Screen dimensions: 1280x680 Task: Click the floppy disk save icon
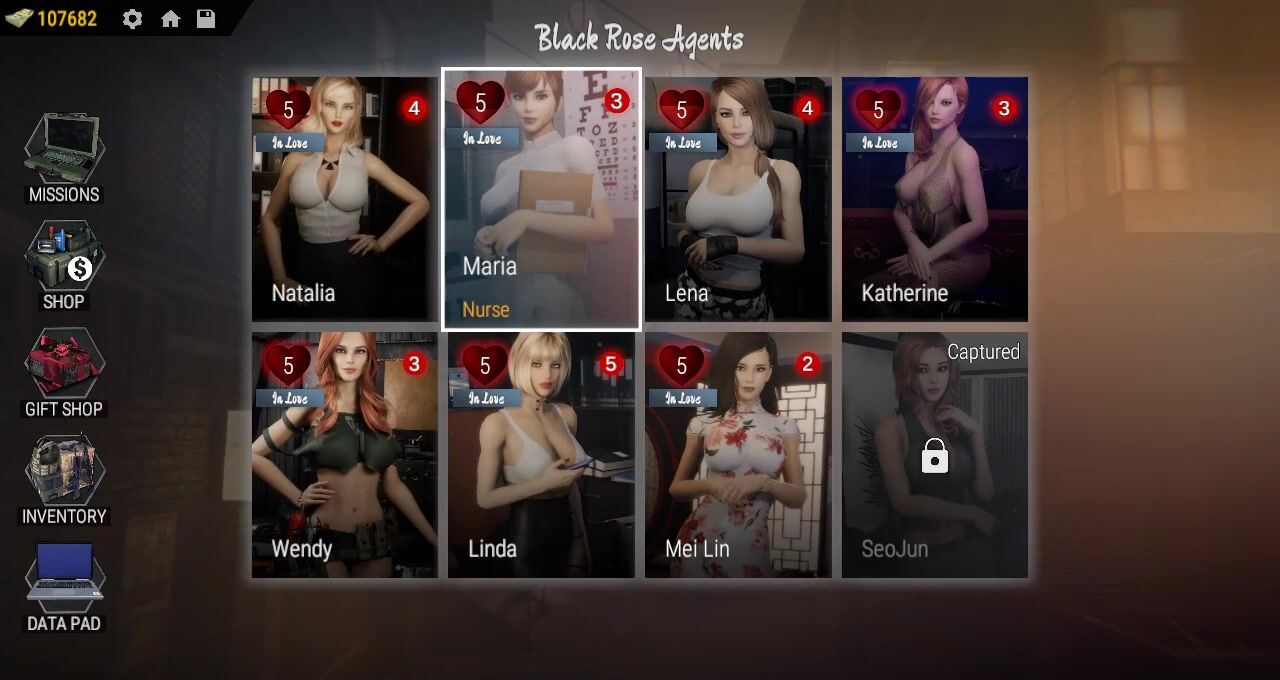[x=206, y=19]
